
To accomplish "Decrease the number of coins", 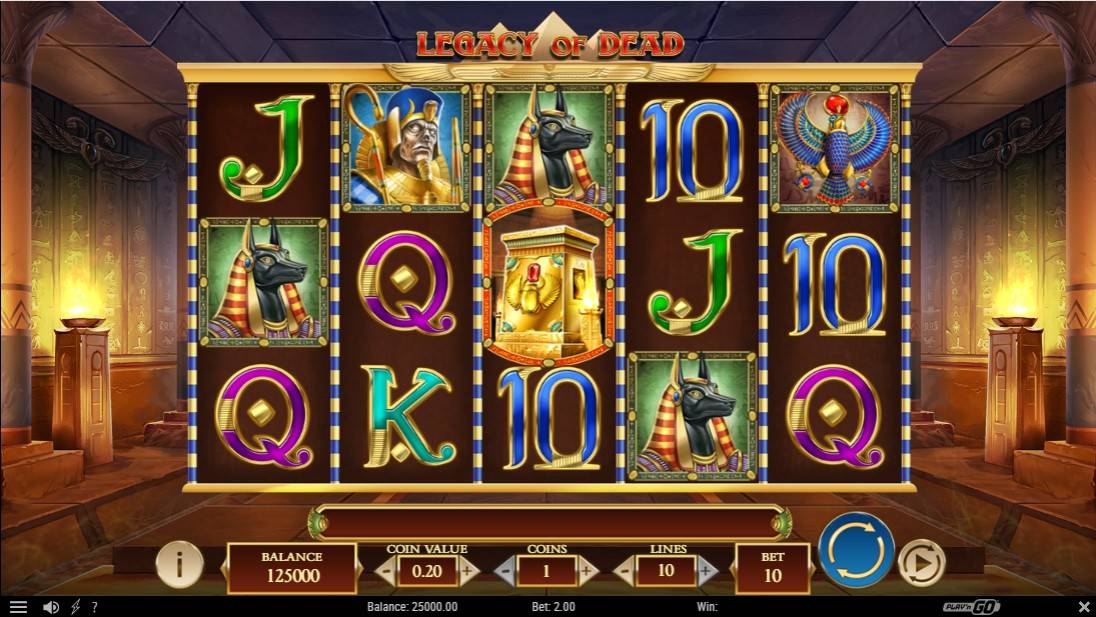I will click(505, 571).
